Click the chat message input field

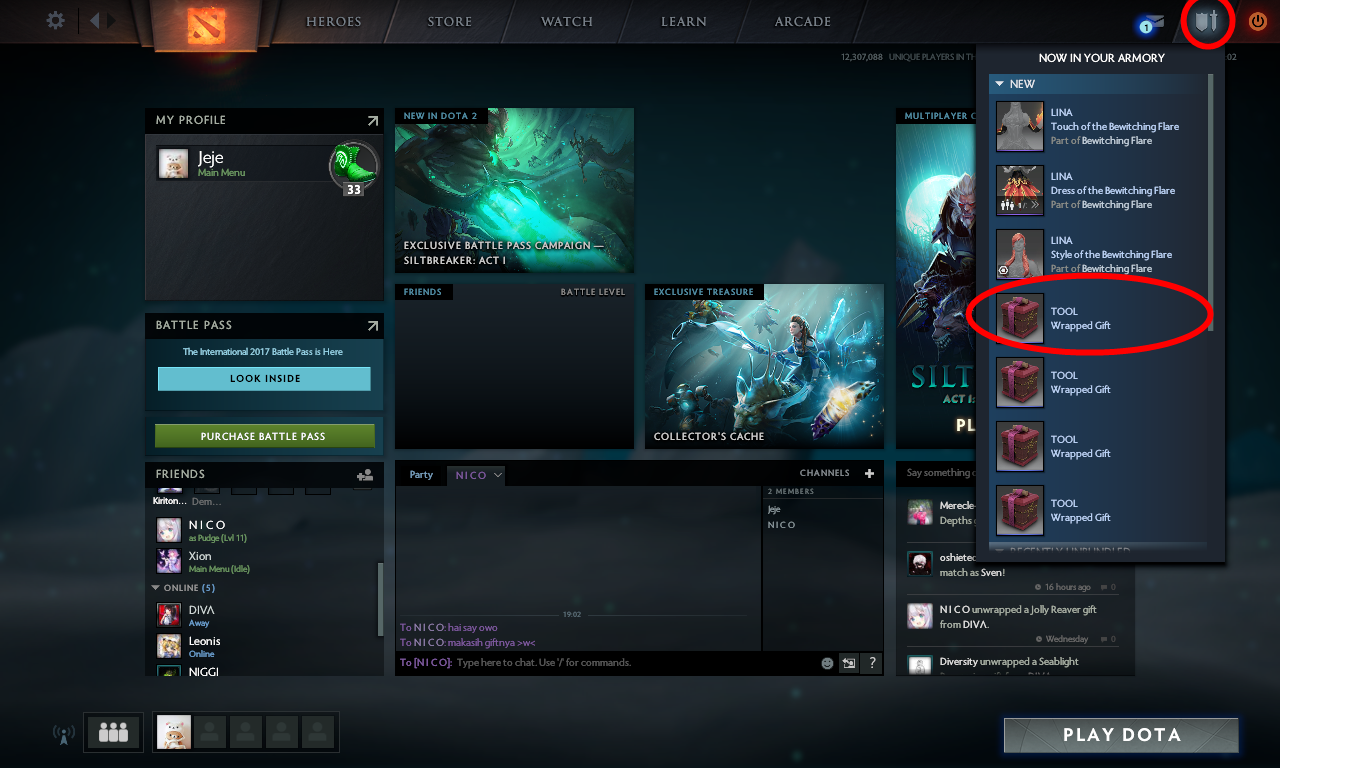point(600,663)
